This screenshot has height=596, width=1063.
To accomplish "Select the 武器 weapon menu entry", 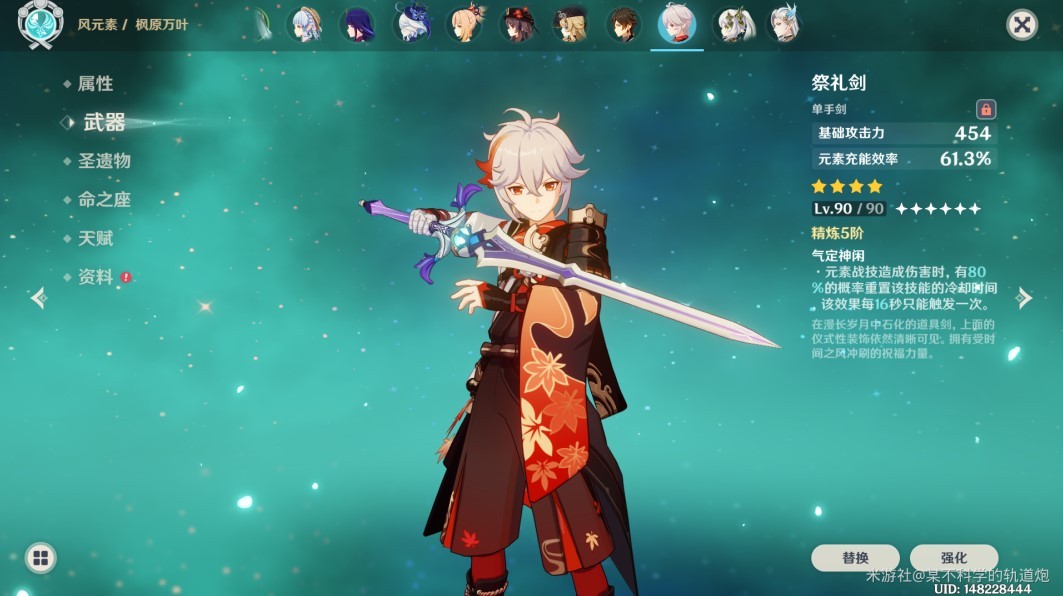I will pos(104,122).
